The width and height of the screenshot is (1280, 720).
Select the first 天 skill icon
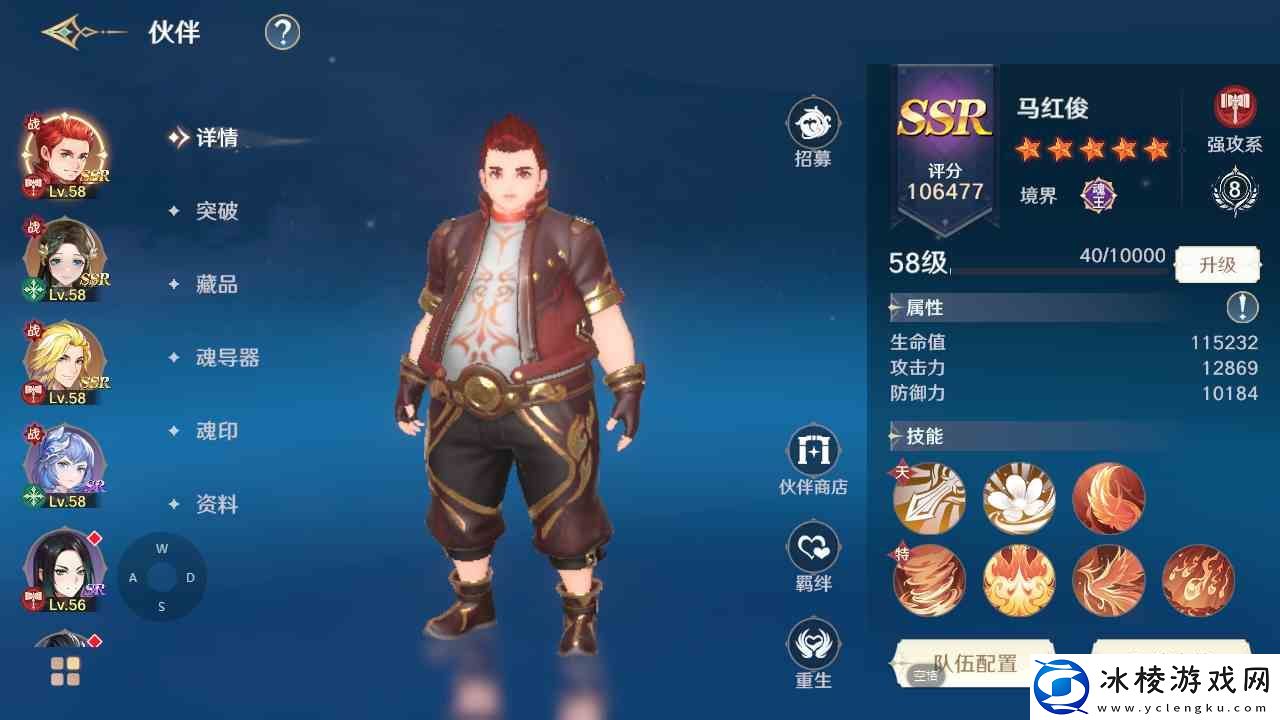tap(928, 497)
